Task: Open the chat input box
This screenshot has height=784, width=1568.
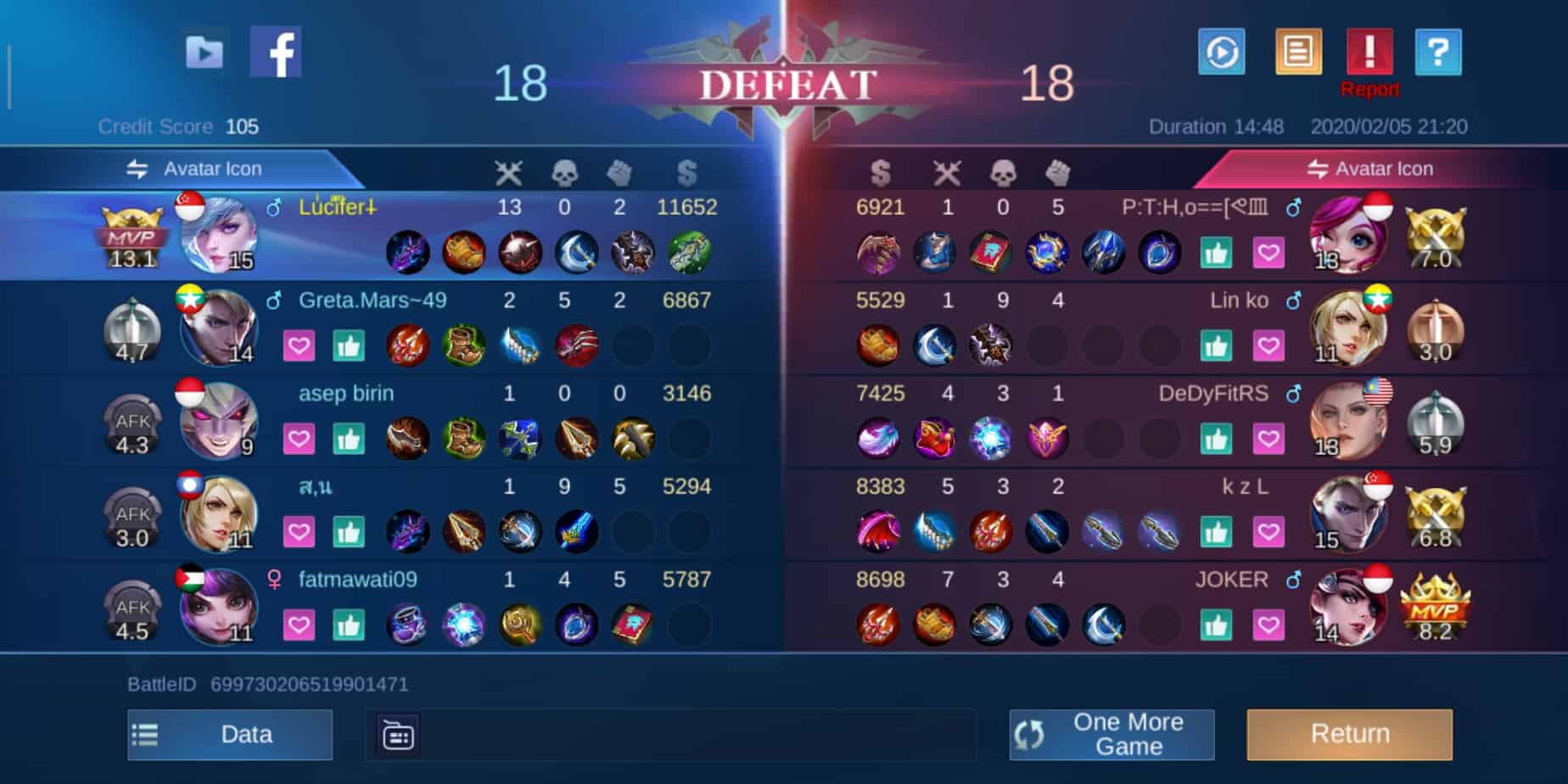Action: pyautogui.click(x=670, y=735)
